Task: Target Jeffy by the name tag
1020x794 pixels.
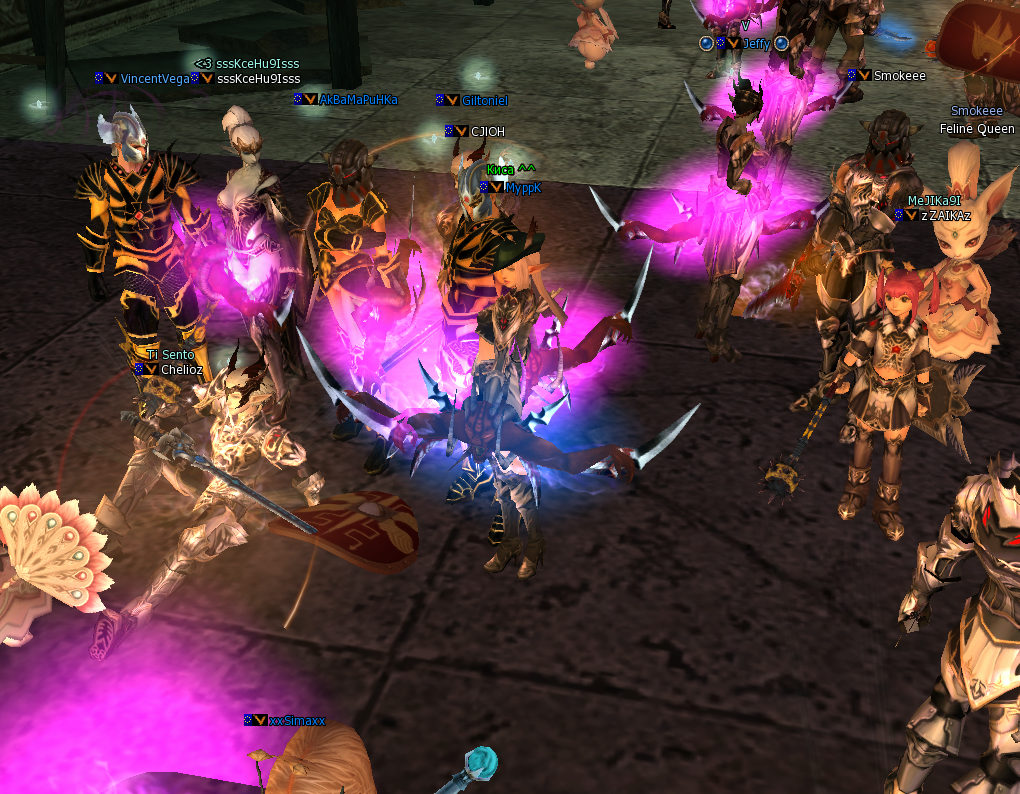Action: pos(756,44)
